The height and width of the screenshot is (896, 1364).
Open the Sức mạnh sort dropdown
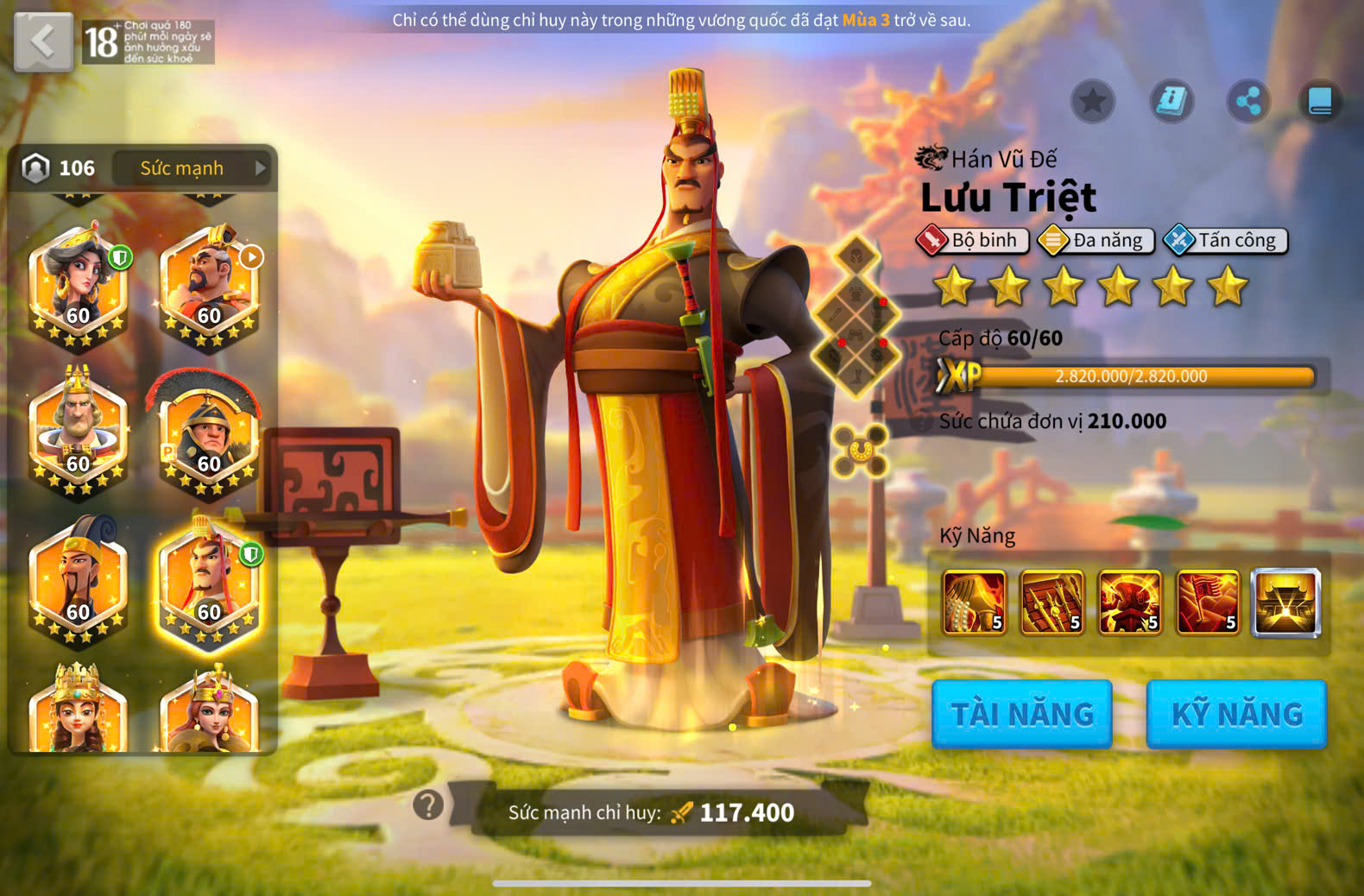(x=192, y=168)
